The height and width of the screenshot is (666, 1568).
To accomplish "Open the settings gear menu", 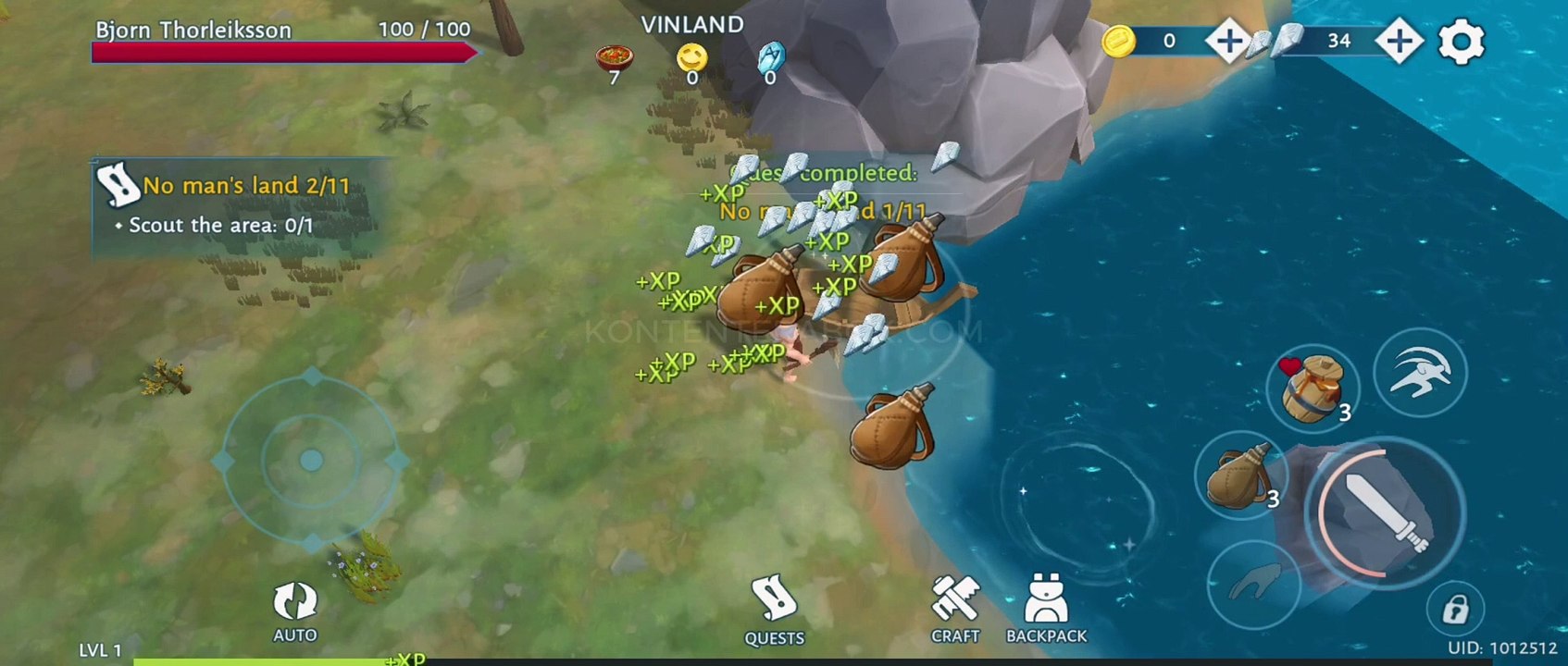I will (1461, 42).
